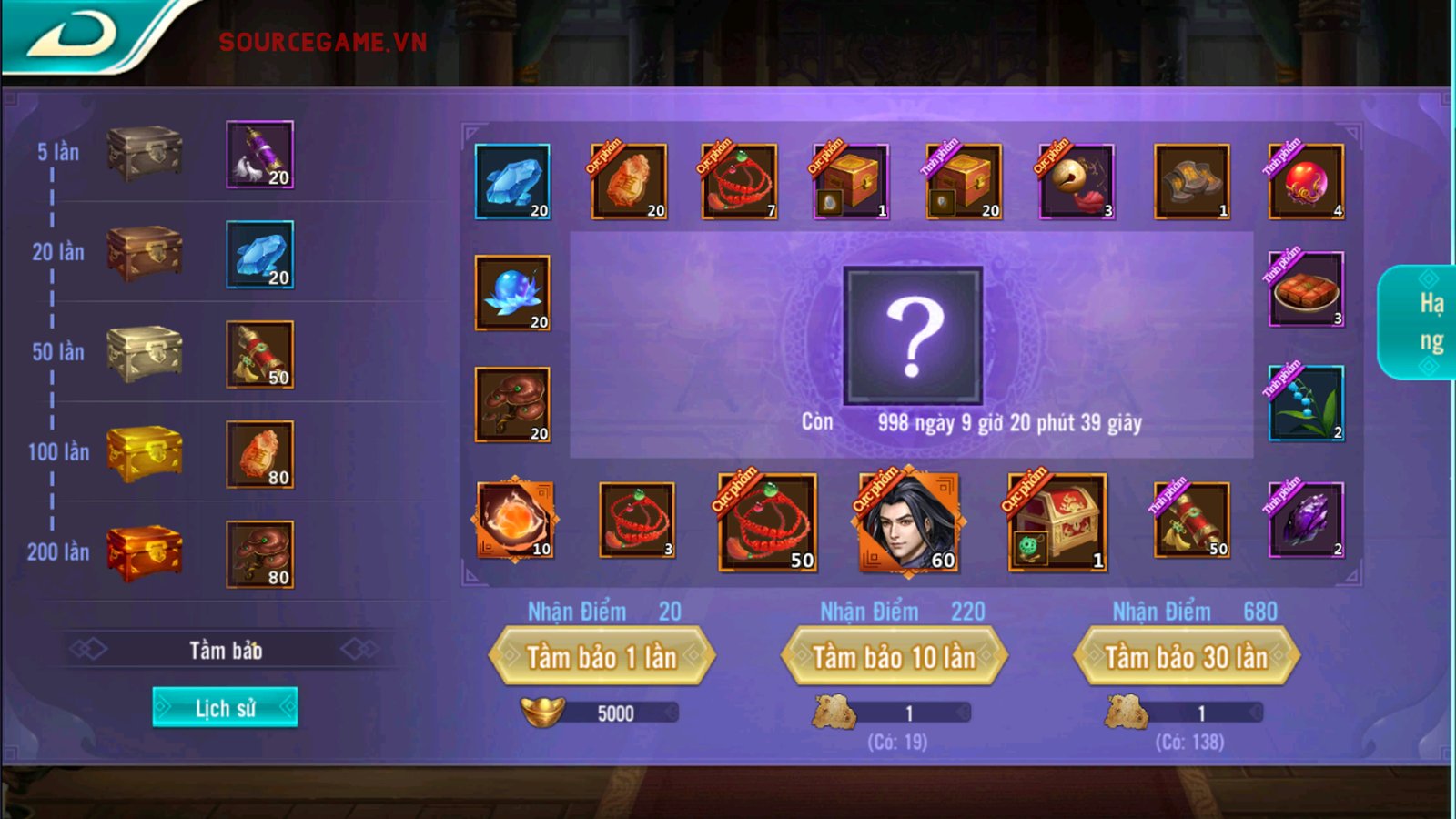Viewport: 1456px width, 819px height.
Task: Select the central question mark mystery prize
Action: [x=913, y=335]
